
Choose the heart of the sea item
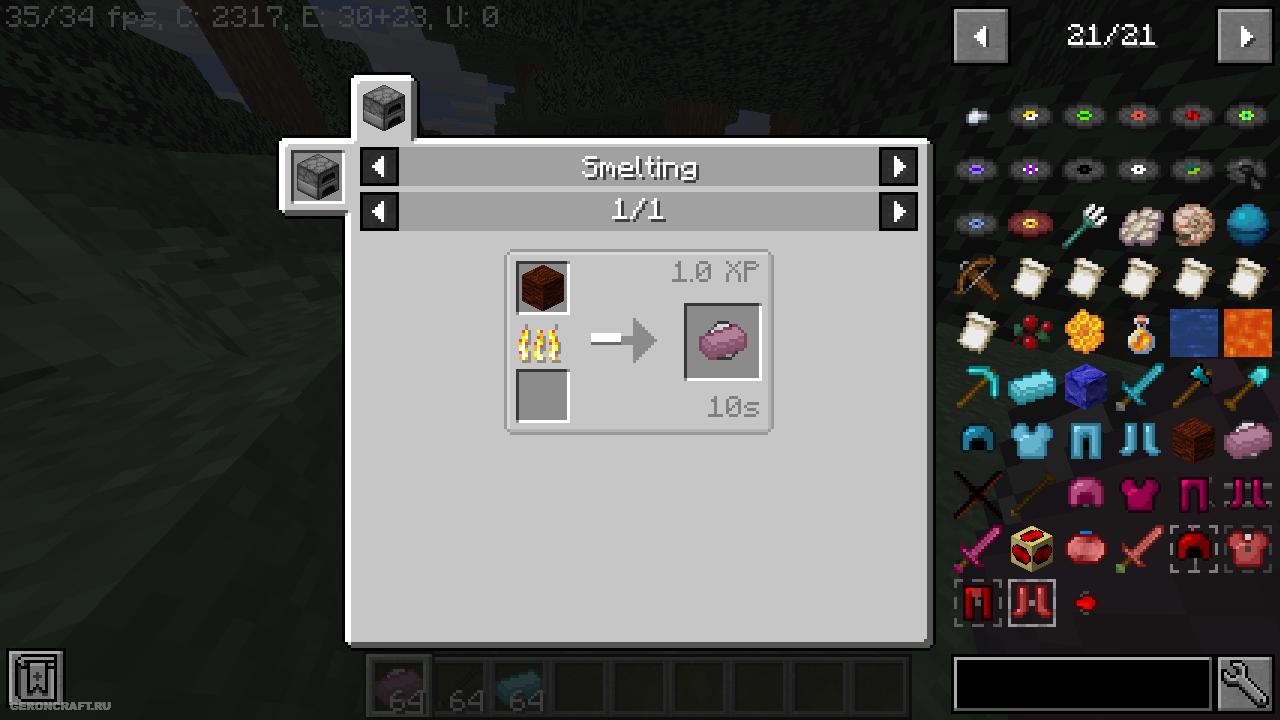[1247, 225]
